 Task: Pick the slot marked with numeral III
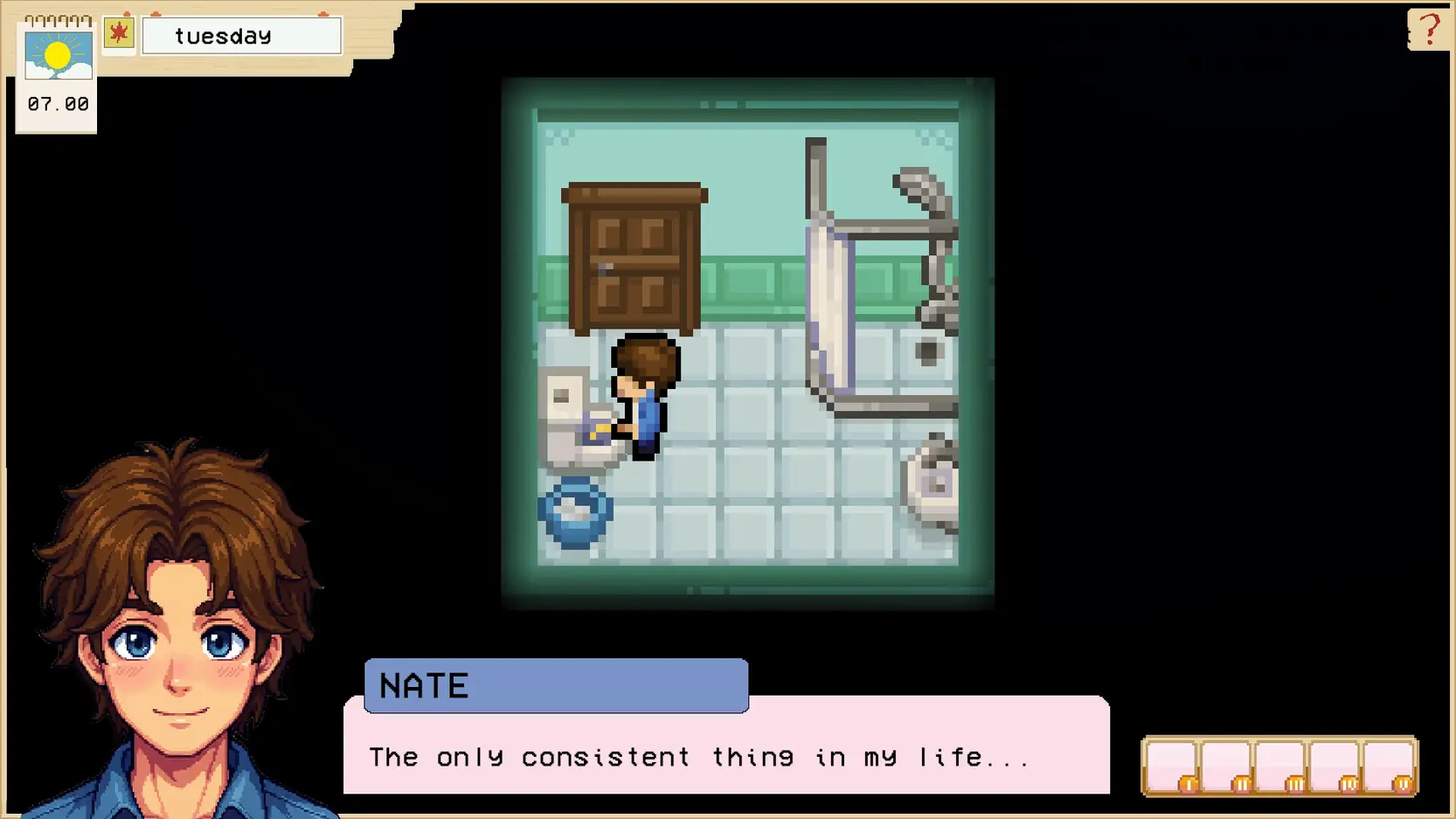[x=1279, y=766]
